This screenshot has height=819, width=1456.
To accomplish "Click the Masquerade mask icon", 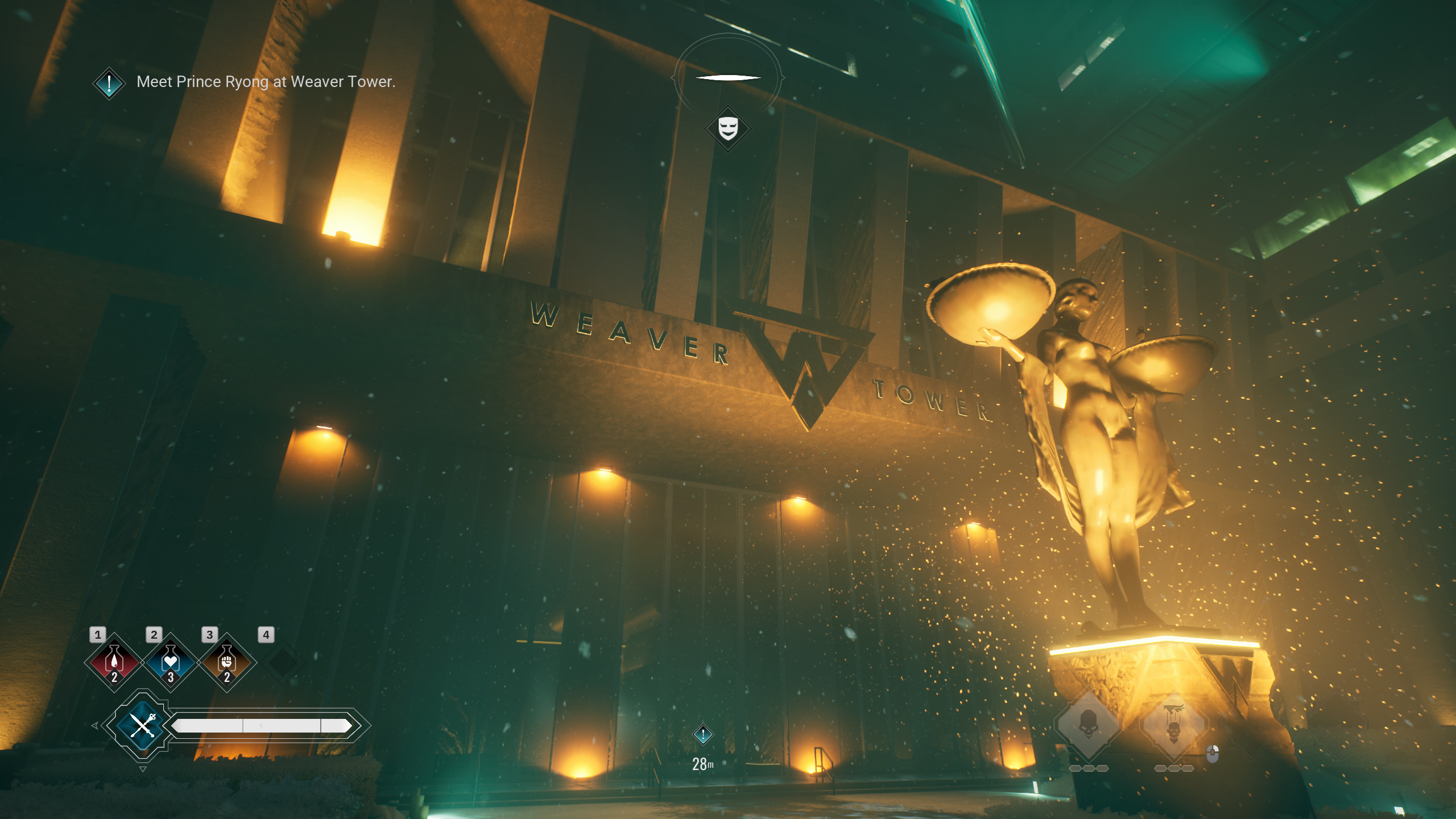I will pyautogui.click(x=728, y=129).
